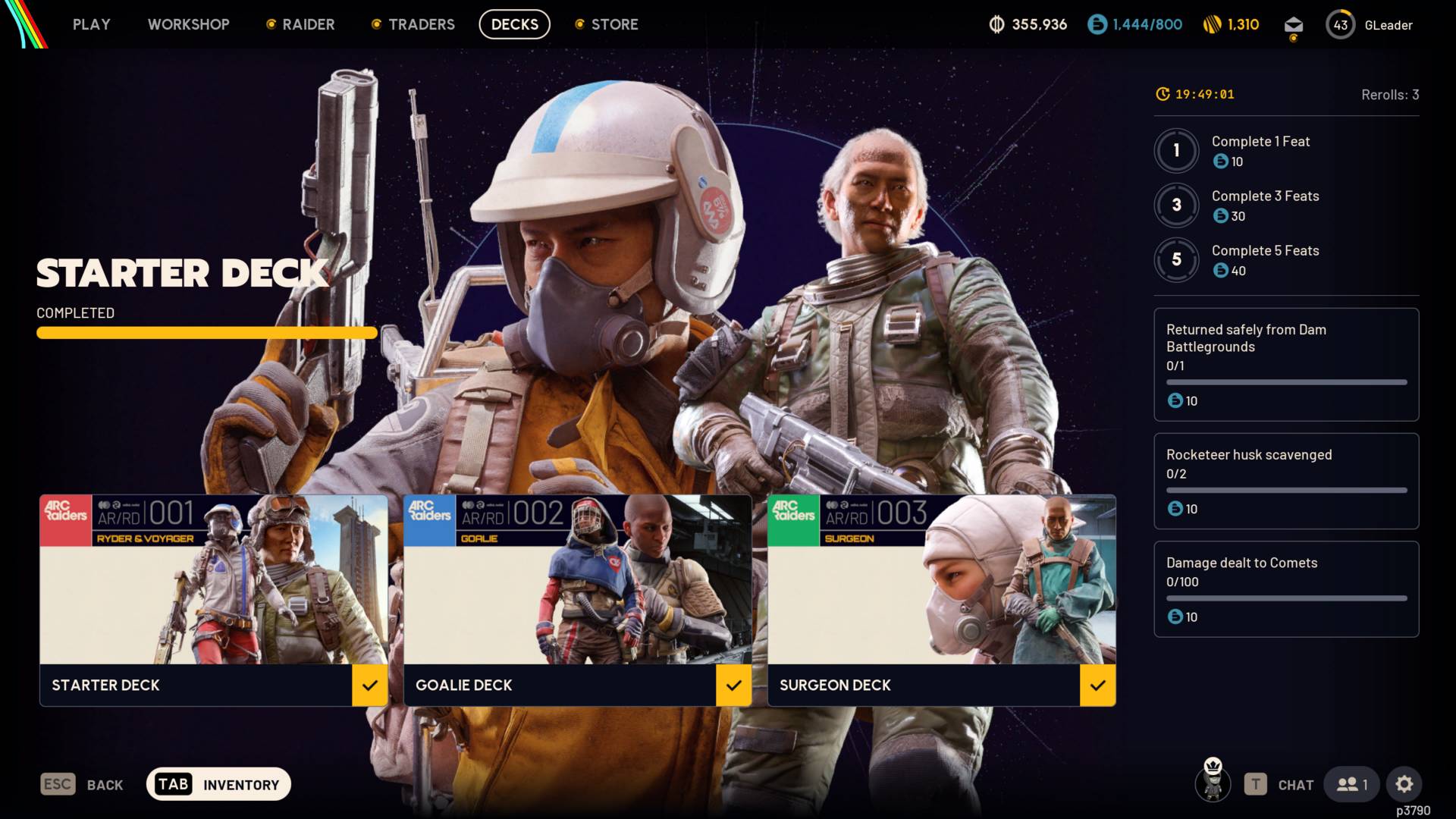Click the level 43 player badge

click(x=1340, y=24)
